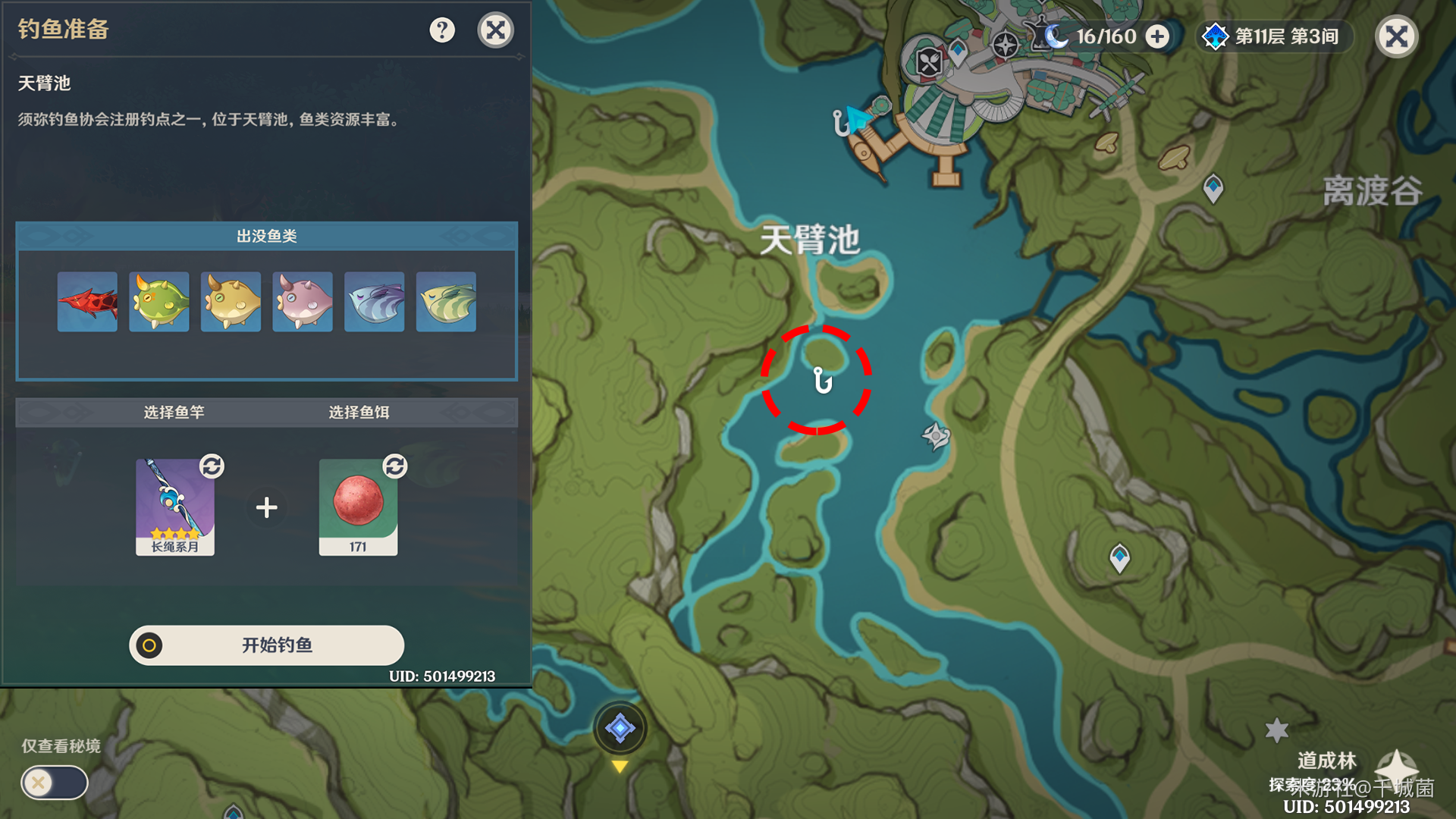Select the blue-purple striped fish icon
The image size is (1456, 819).
[375, 302]
